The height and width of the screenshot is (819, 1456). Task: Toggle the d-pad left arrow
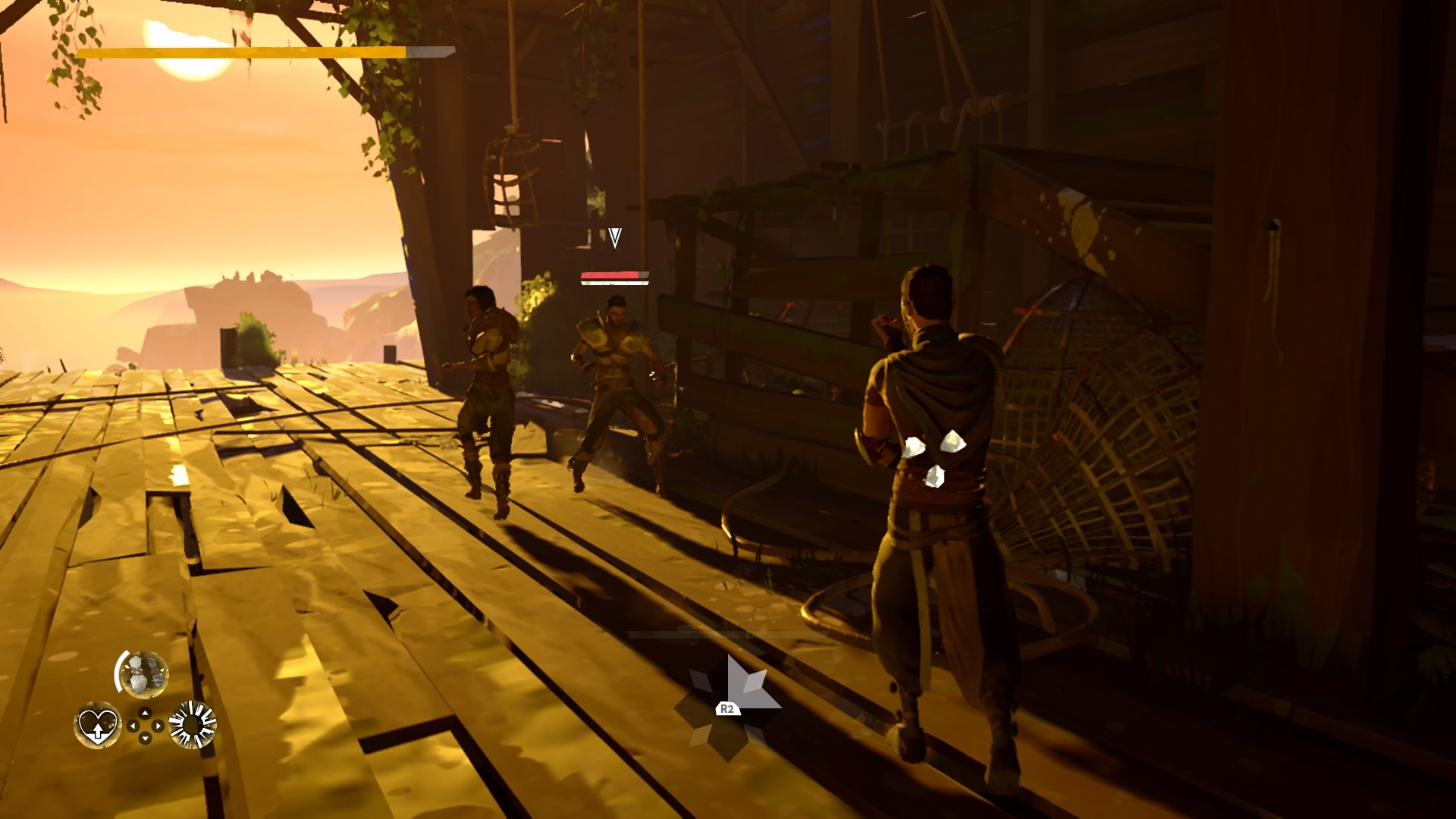(133, 726)
